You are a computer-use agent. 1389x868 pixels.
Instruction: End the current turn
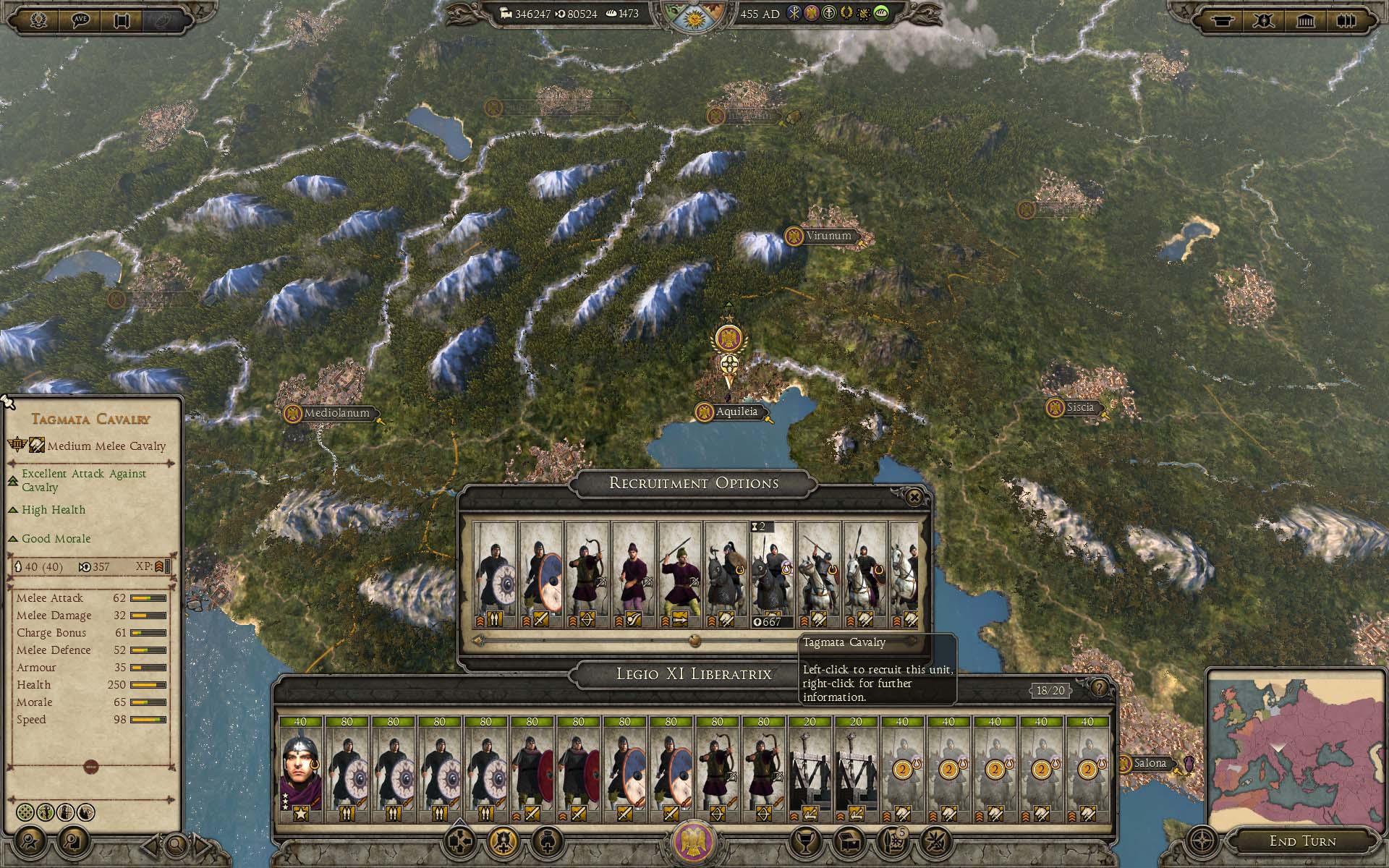[x=1302, y=841]
